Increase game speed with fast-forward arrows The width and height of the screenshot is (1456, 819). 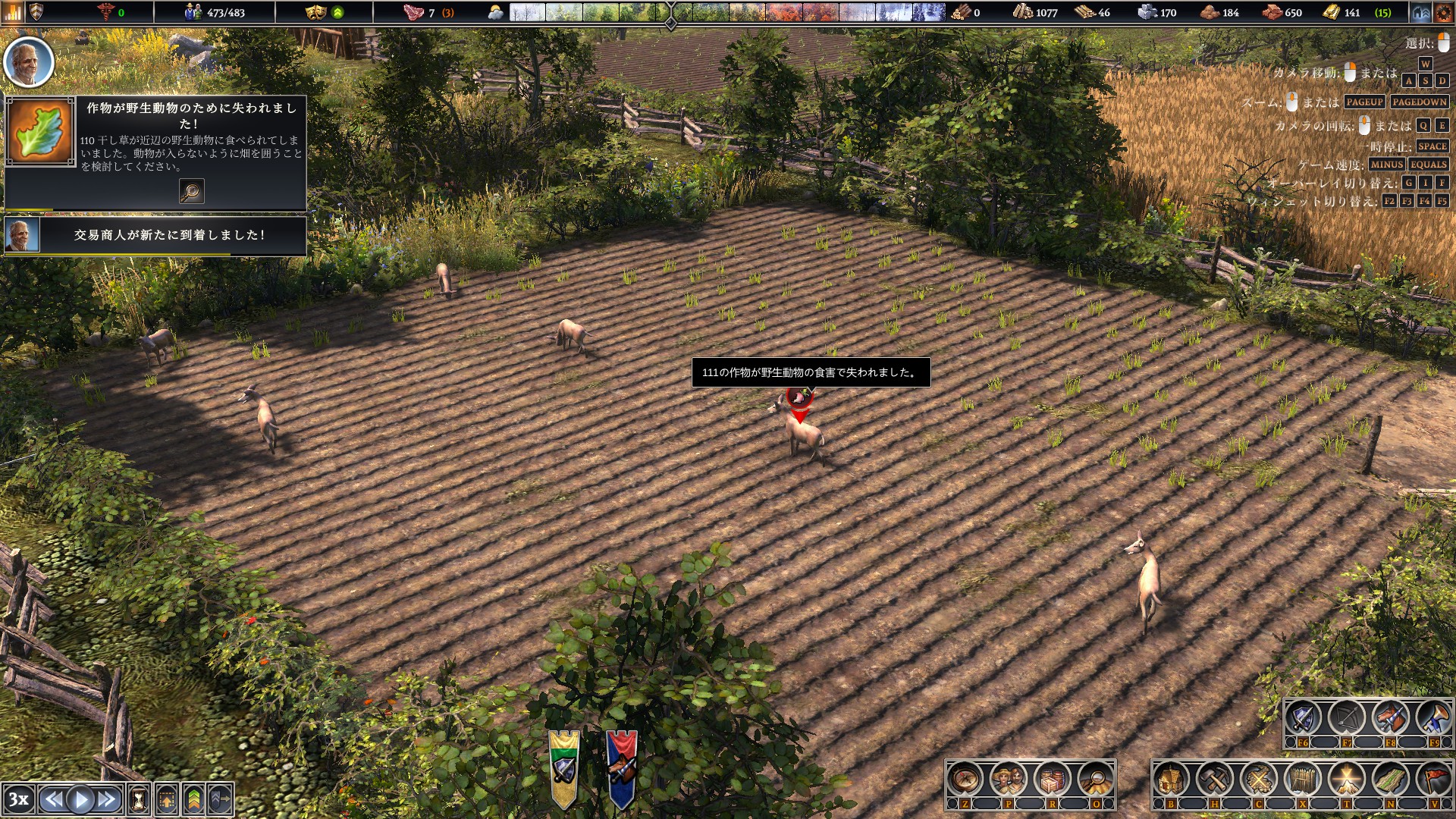[107, 799]
